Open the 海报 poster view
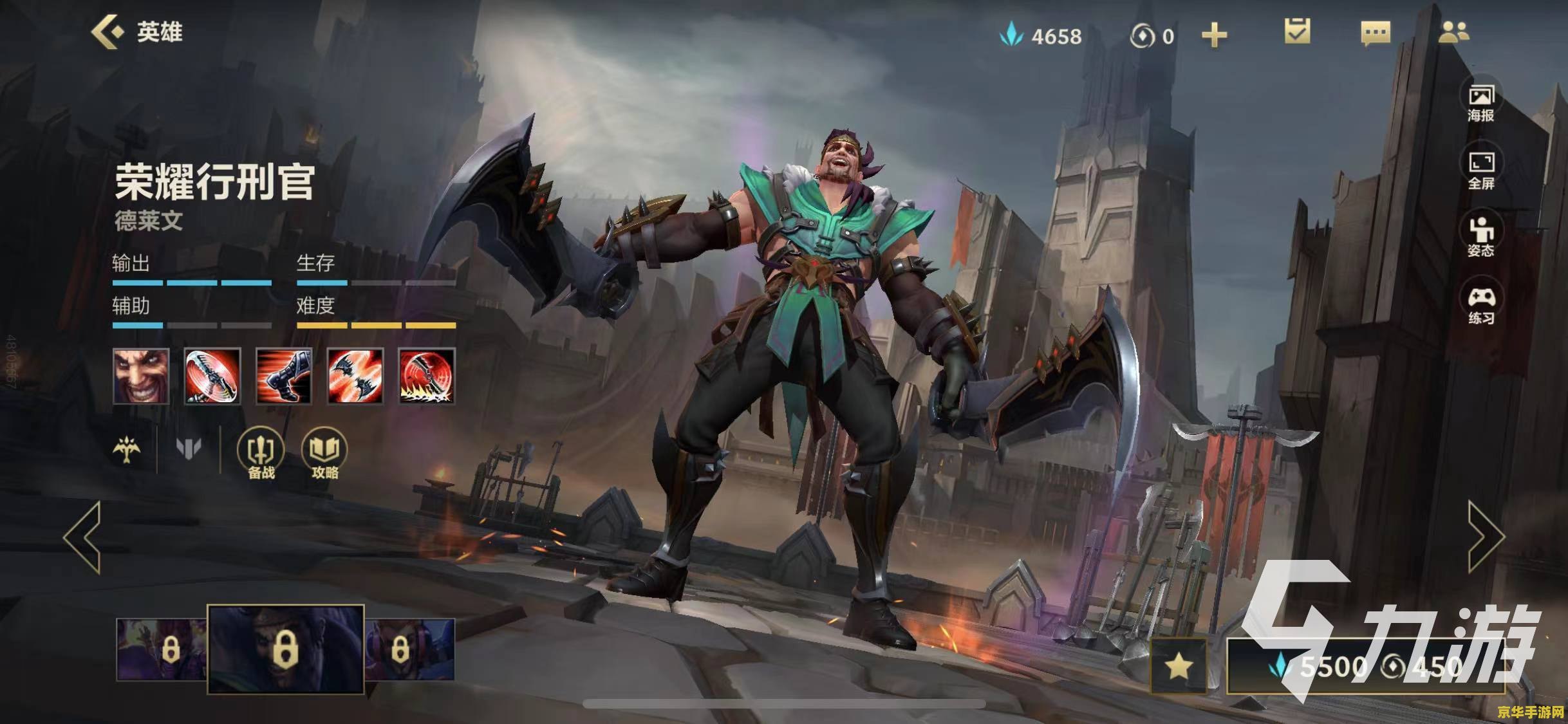Viewport: 1568px width, 724px height. tap(1480, 103)
